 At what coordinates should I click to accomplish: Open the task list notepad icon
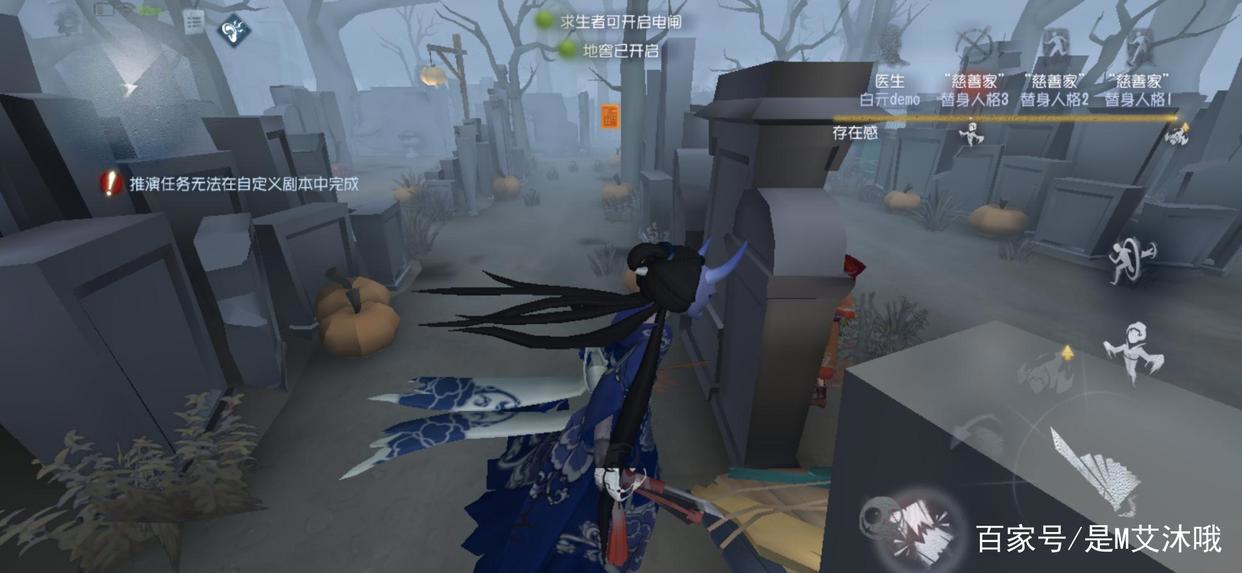[x=194, y=20]
